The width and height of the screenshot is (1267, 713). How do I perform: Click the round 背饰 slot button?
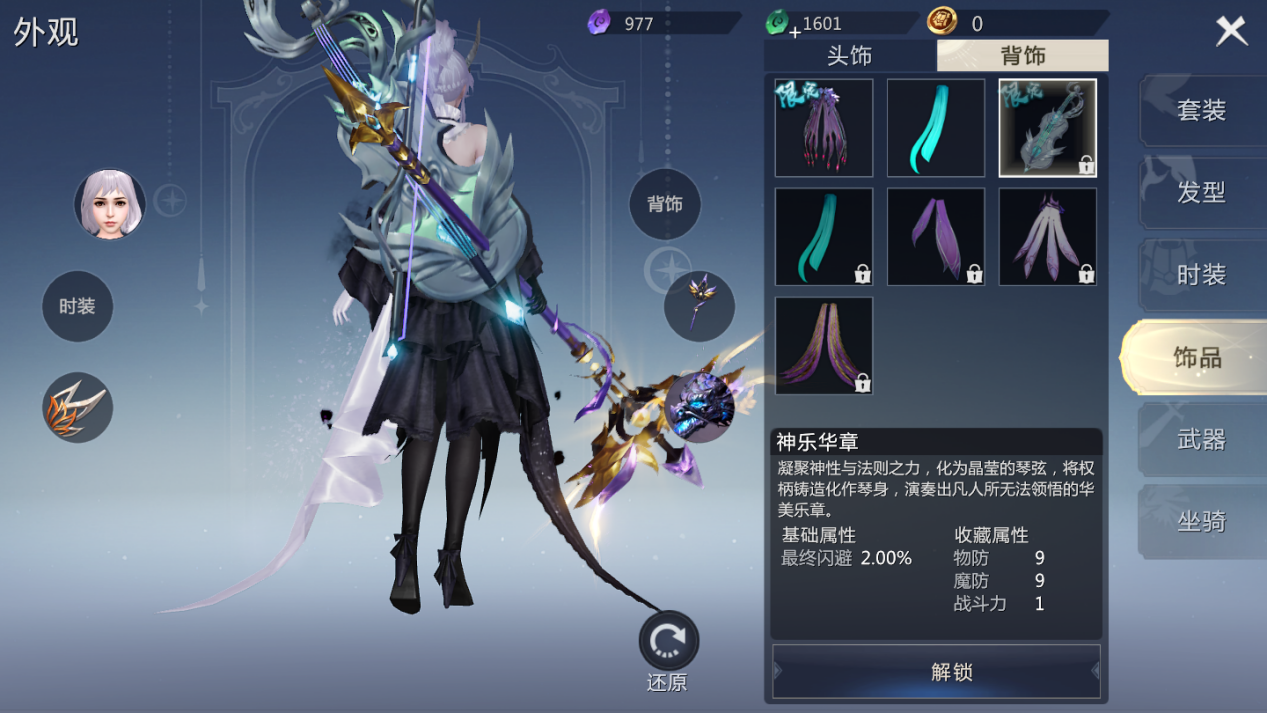tap(664, 204)
